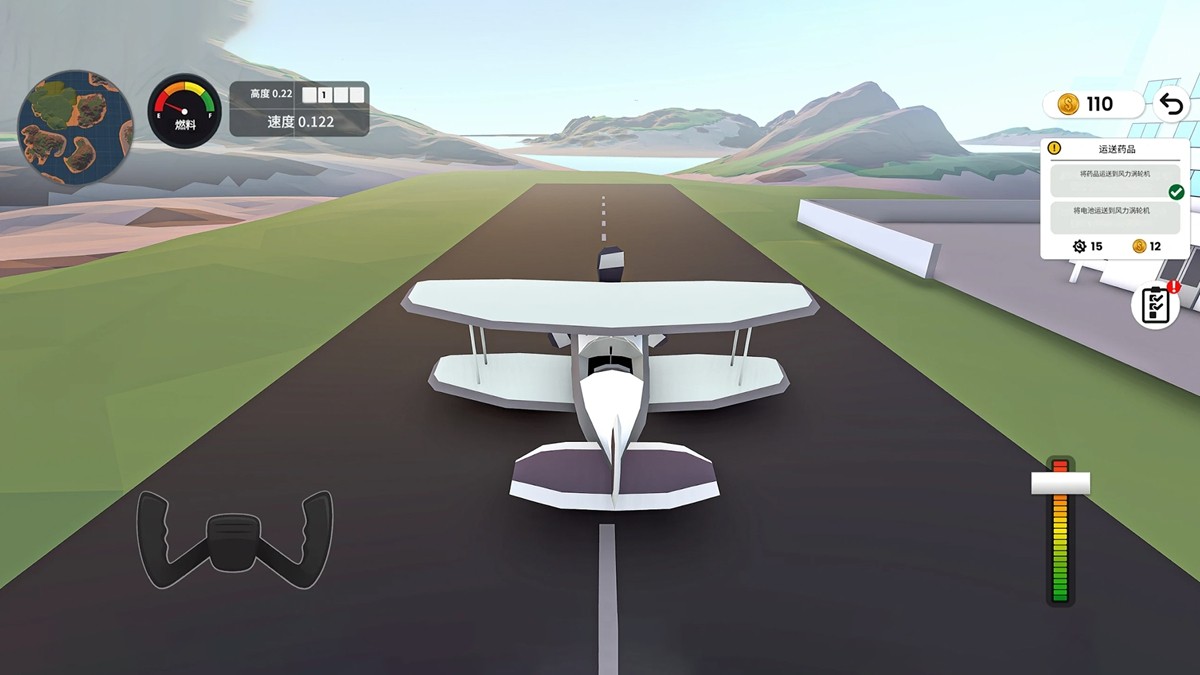Click the throttle slider handle

(1060, 484)
